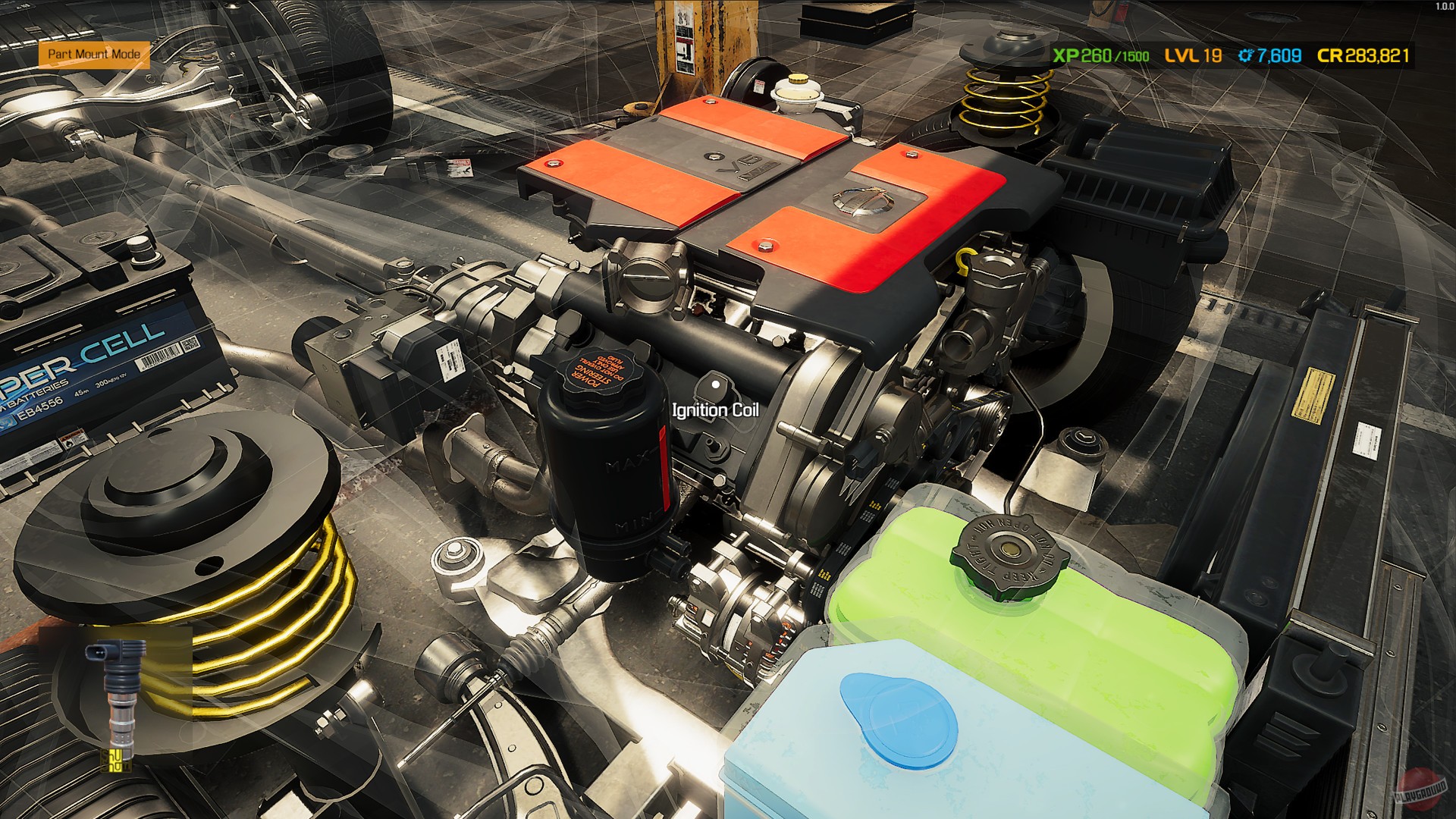Screen dimensions: 1456x819
Task: Click the gear-shaped scrap currency icon
Action: click(1246, 55)
